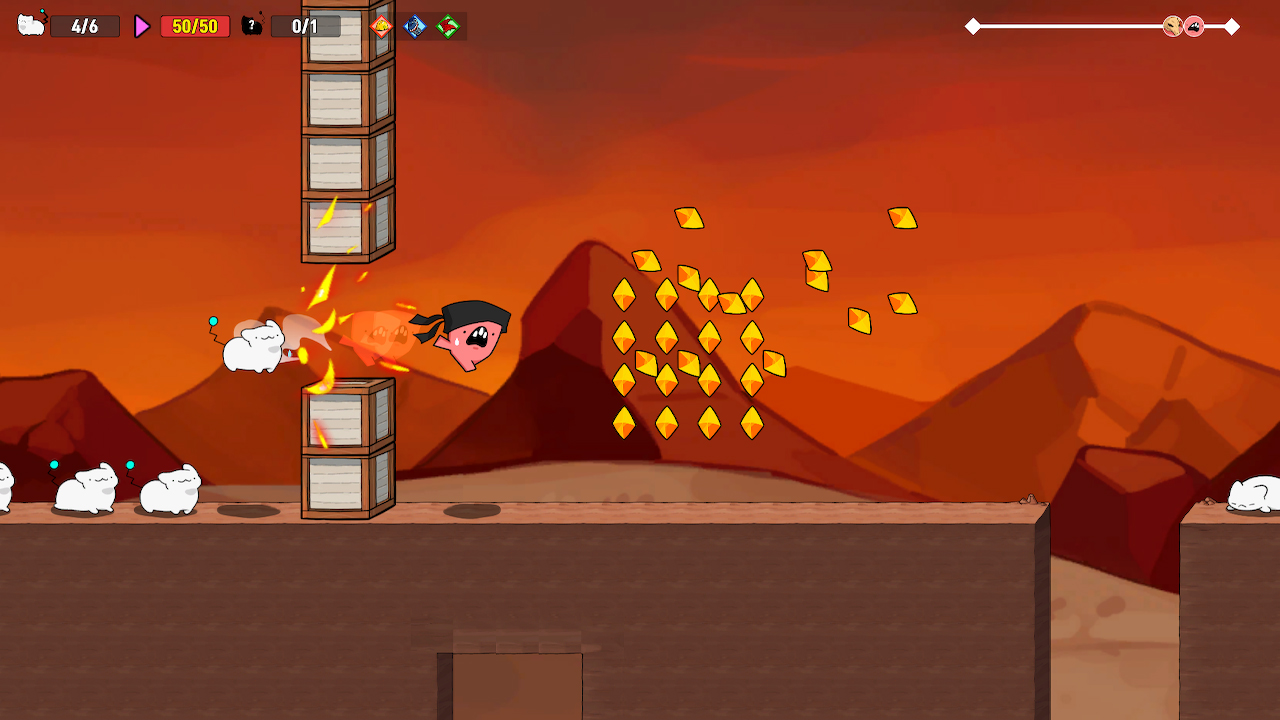The width and height of the screenshot is (1280, 720).
Task: Select the orange gem emblem in the top bar
Action: (380, 26)
